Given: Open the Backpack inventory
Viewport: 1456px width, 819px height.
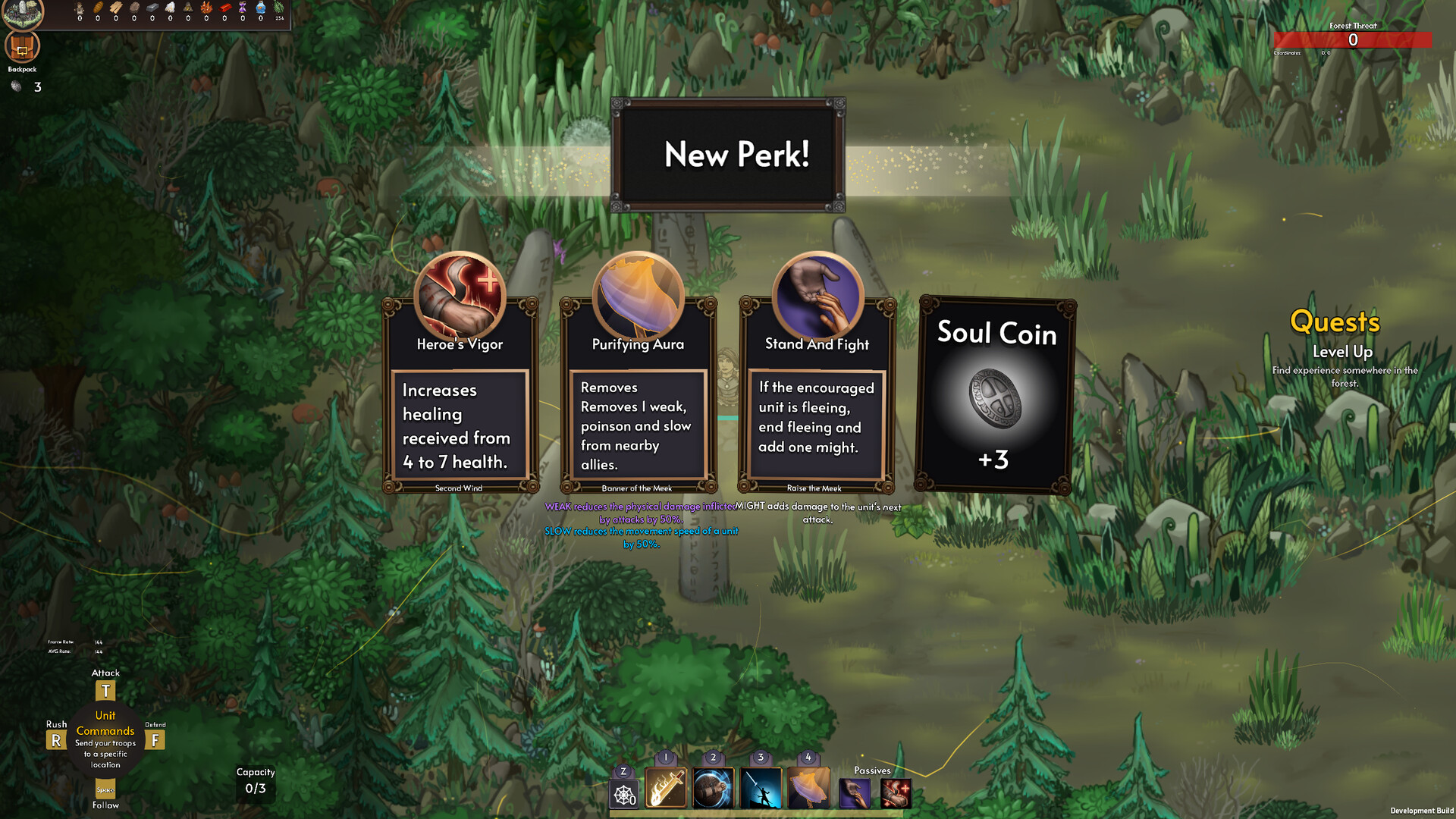Looking at the screenshot, I should (23, 47).
